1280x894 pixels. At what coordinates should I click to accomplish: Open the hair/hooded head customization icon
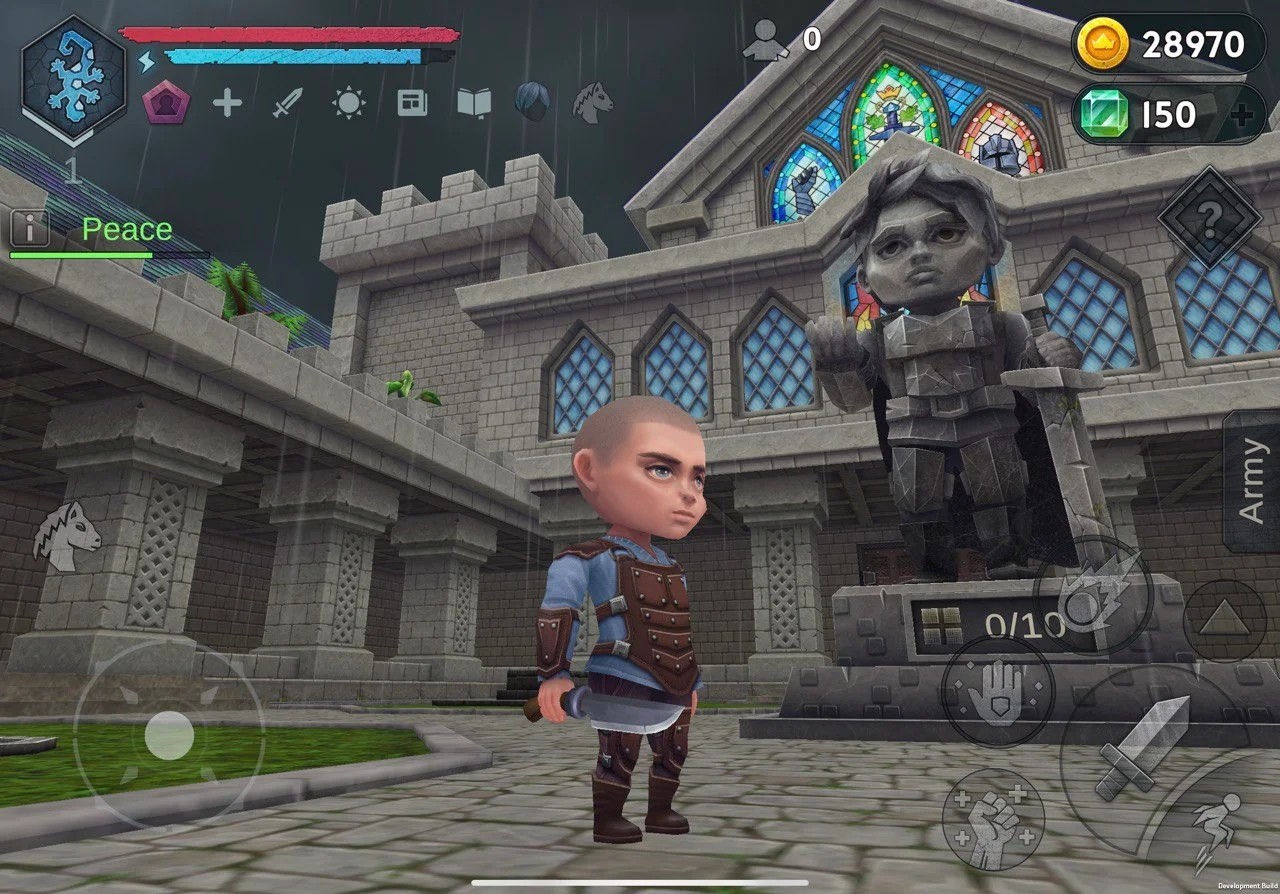[532, 101]
